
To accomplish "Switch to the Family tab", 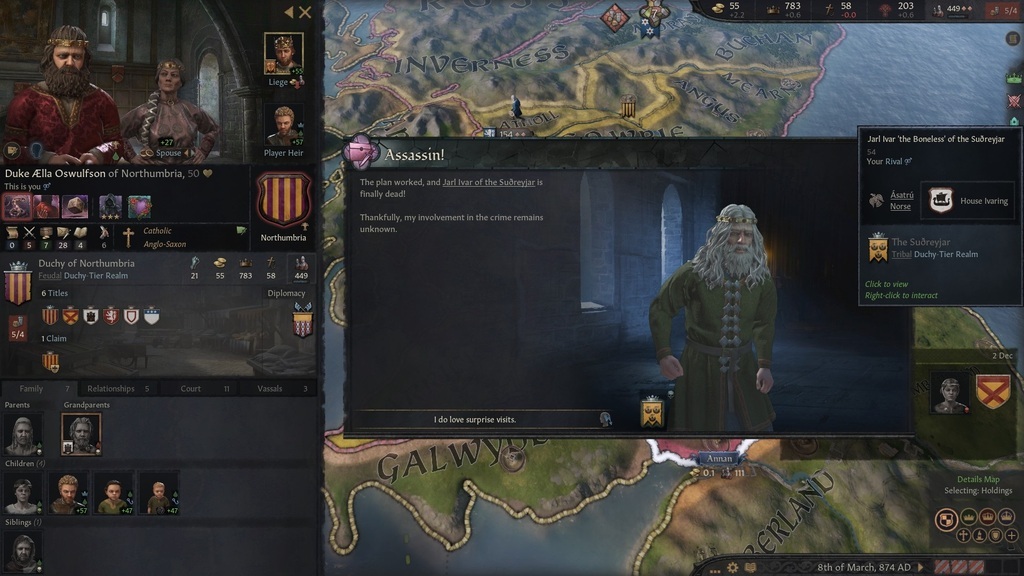I will 31,388.
